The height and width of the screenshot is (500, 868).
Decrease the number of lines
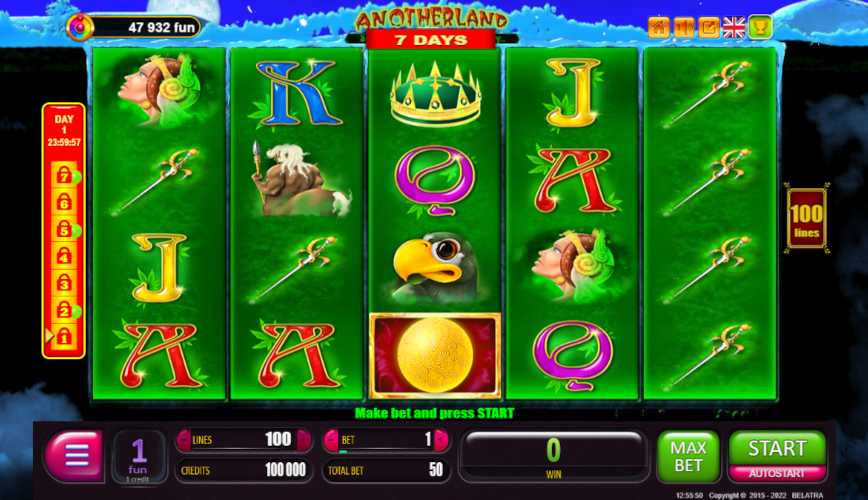pyautogui.click(x=183, y=439)
